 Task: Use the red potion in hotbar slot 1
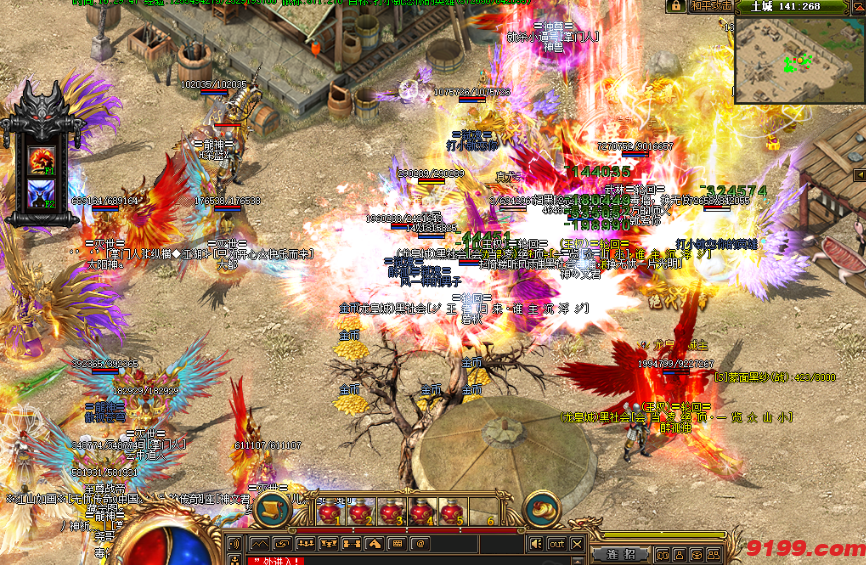330,512
